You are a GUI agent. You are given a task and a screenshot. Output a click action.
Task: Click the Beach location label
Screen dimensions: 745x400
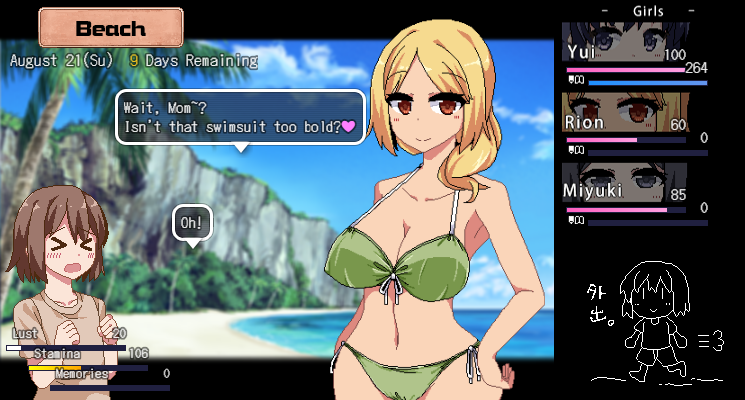pyautogui.click(x=111, y=28)
